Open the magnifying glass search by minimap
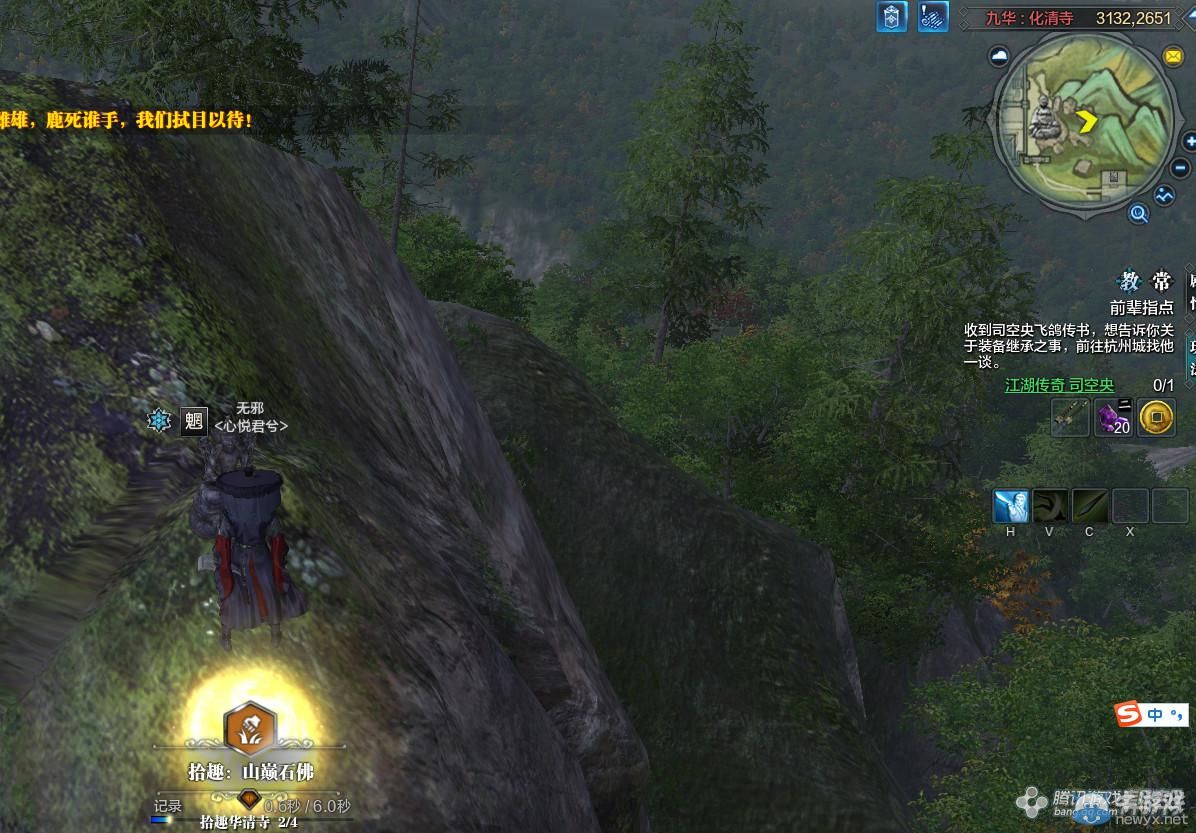Image resolution: width=1196 pixels, height=833 pixels. tap(1138, 212)
